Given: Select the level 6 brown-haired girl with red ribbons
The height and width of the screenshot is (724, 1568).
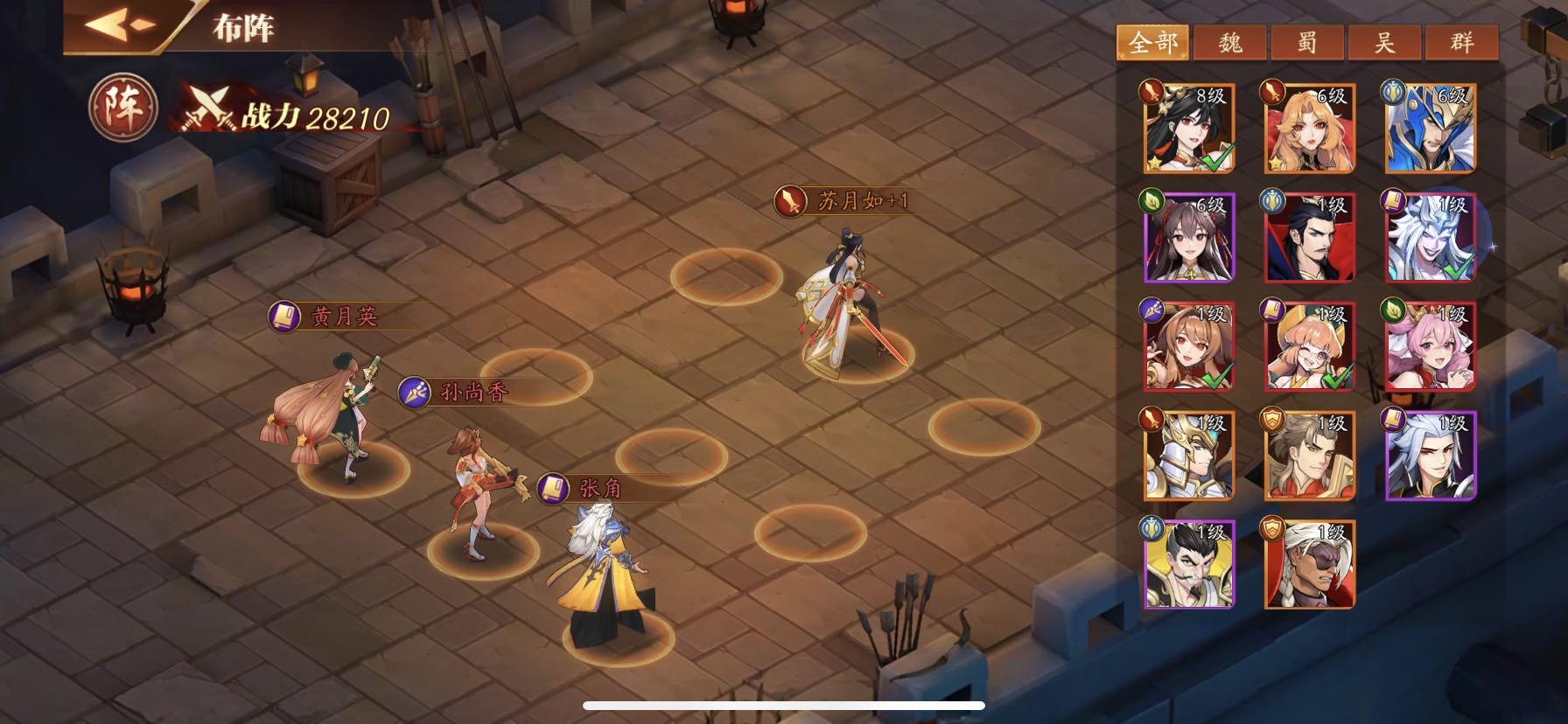Looking at the screenshot, I should pos(1189,238).
